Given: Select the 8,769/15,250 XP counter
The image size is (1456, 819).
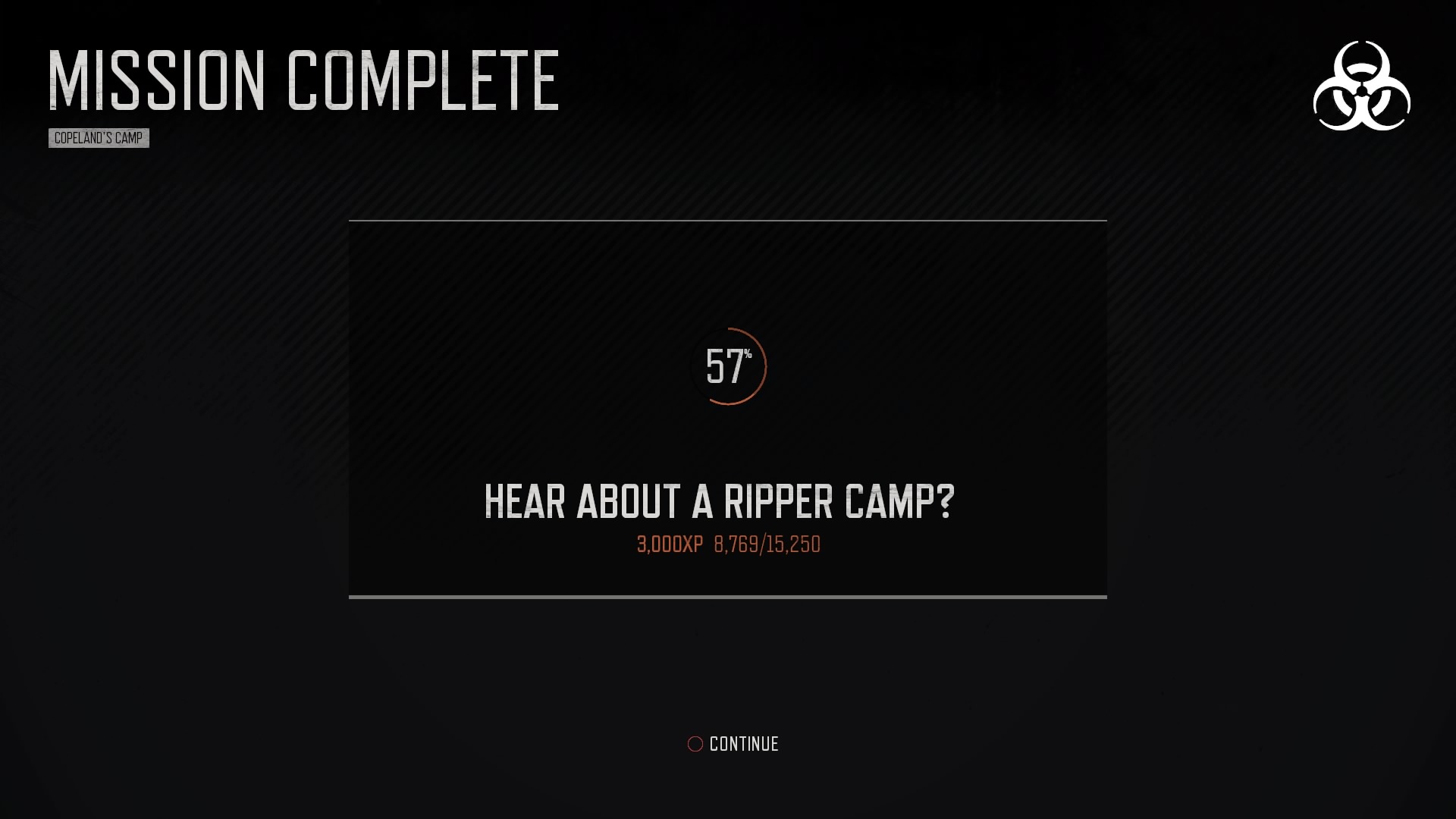Looking at the screenshot, I should (767, 543).
